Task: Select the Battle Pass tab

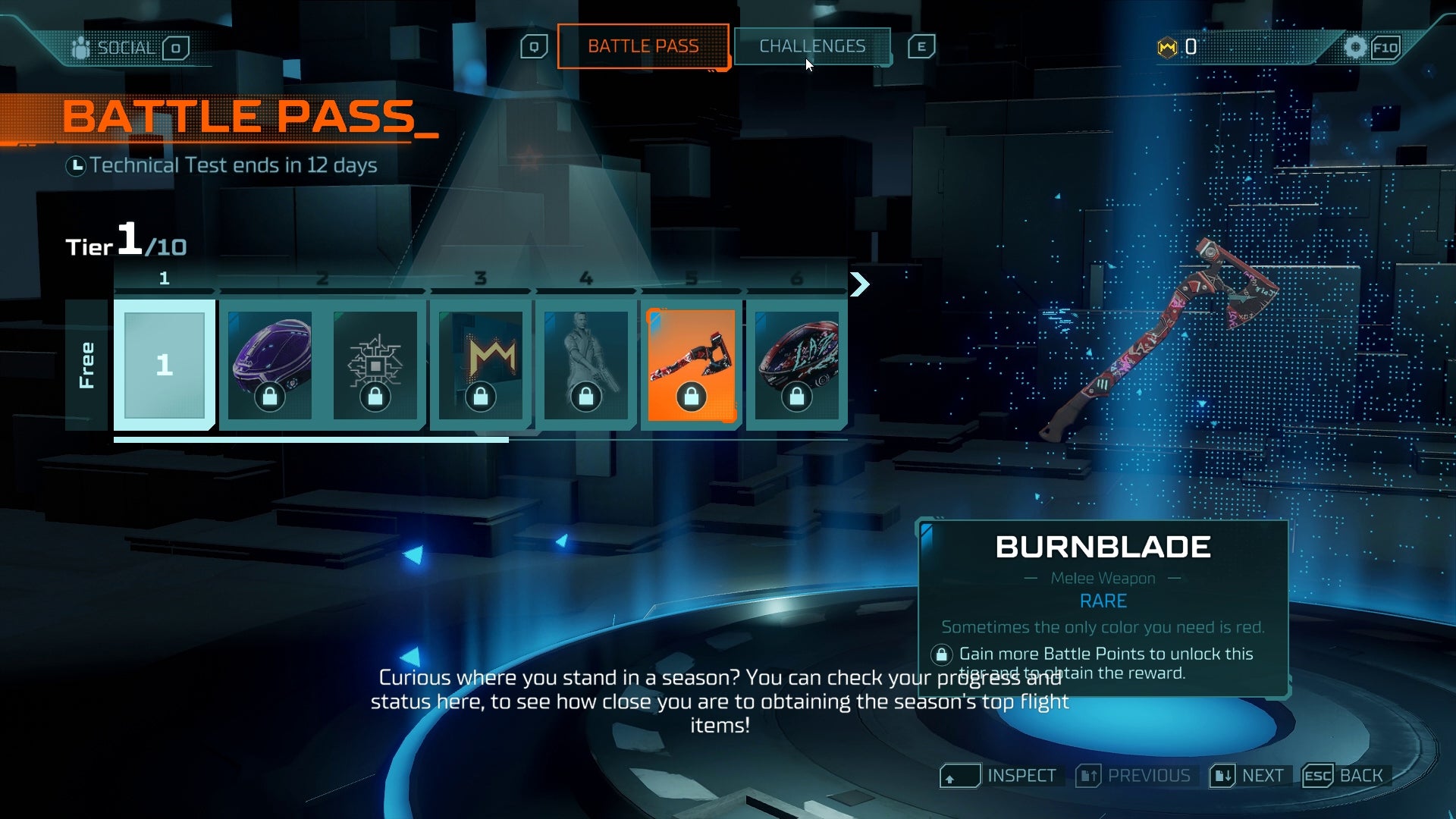Action: [643, 46]
